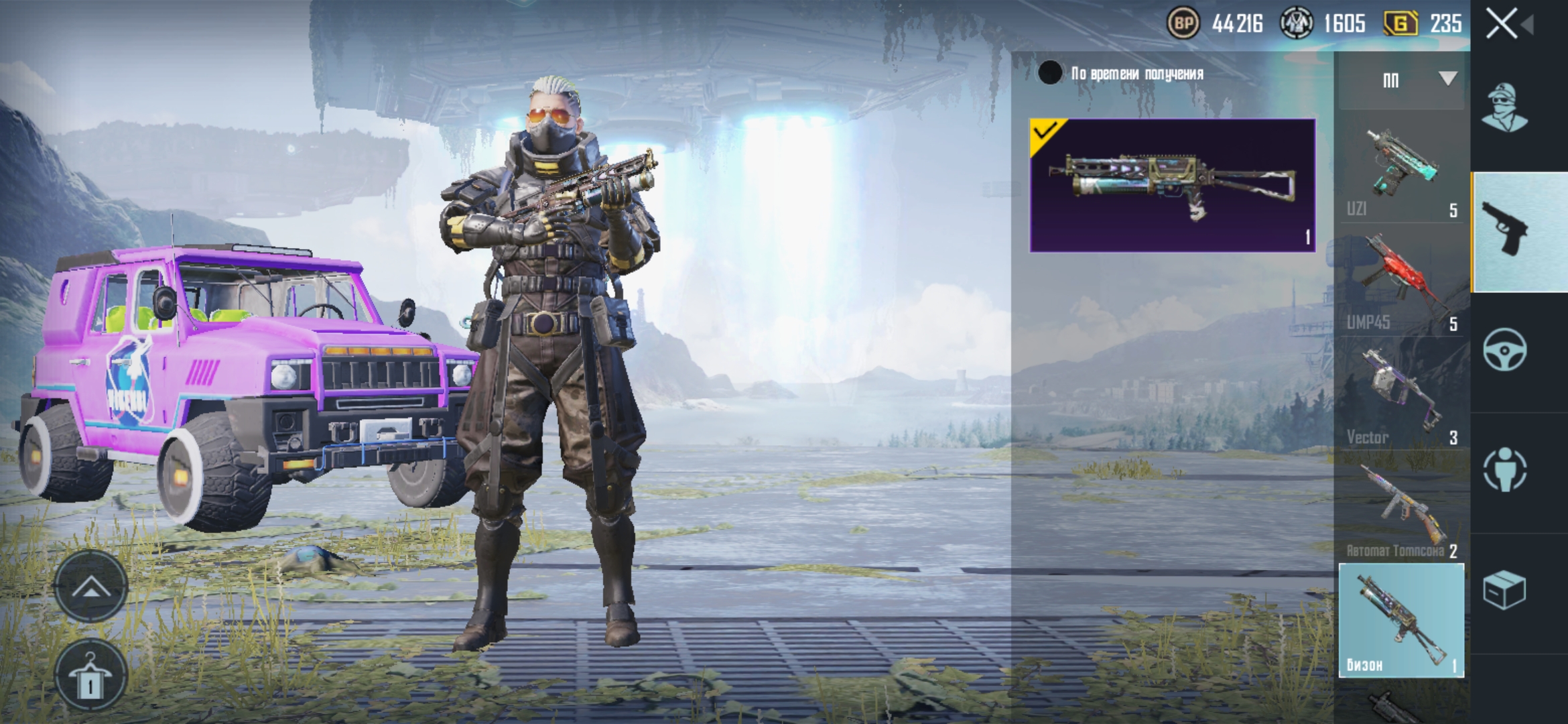Open the character outfit tab

click(1505, 109)
